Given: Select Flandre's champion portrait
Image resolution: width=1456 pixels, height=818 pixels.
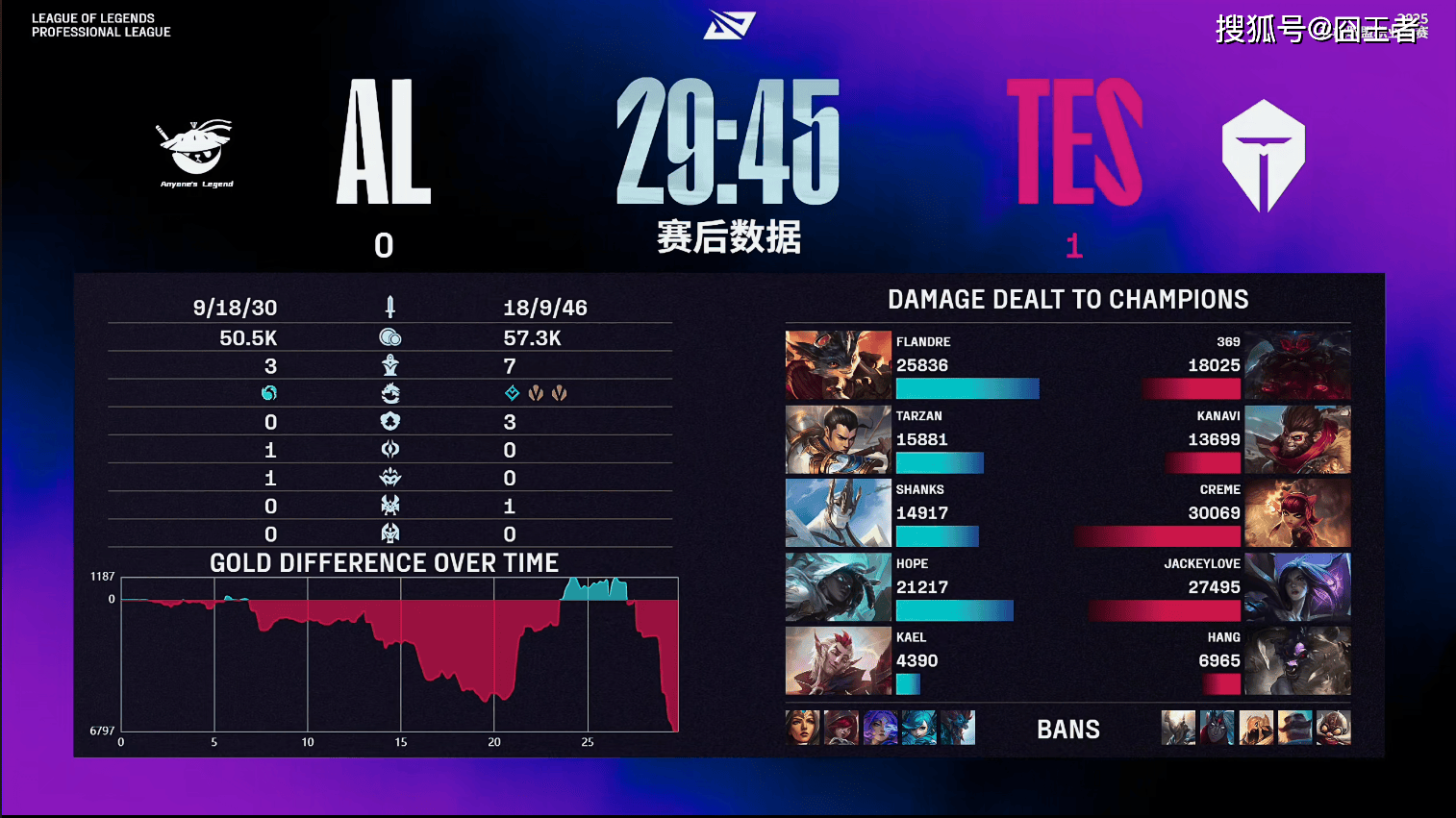Looking at the screenshot, I should pyautogui.click(x=838, y=365).
